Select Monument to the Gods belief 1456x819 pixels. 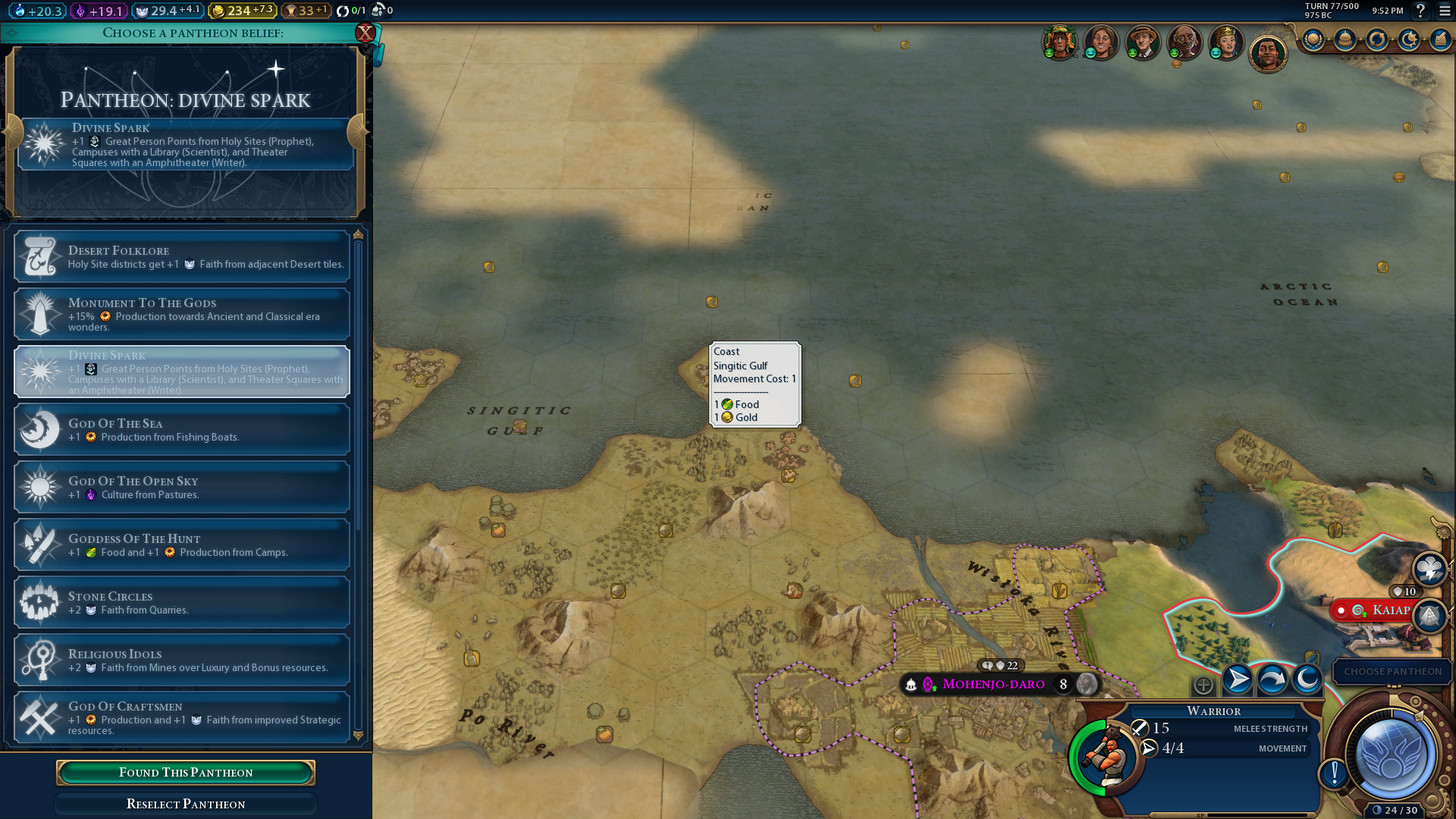click(182, 314)
